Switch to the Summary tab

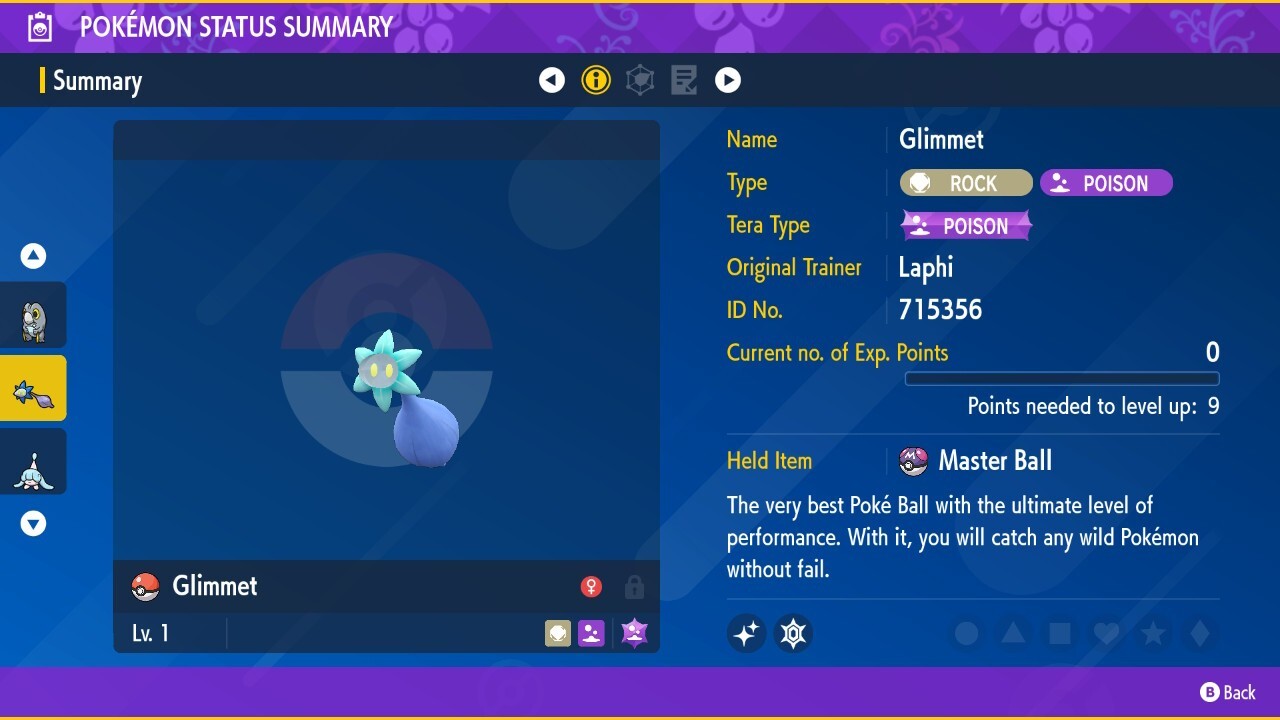click(x=100, y=81)
